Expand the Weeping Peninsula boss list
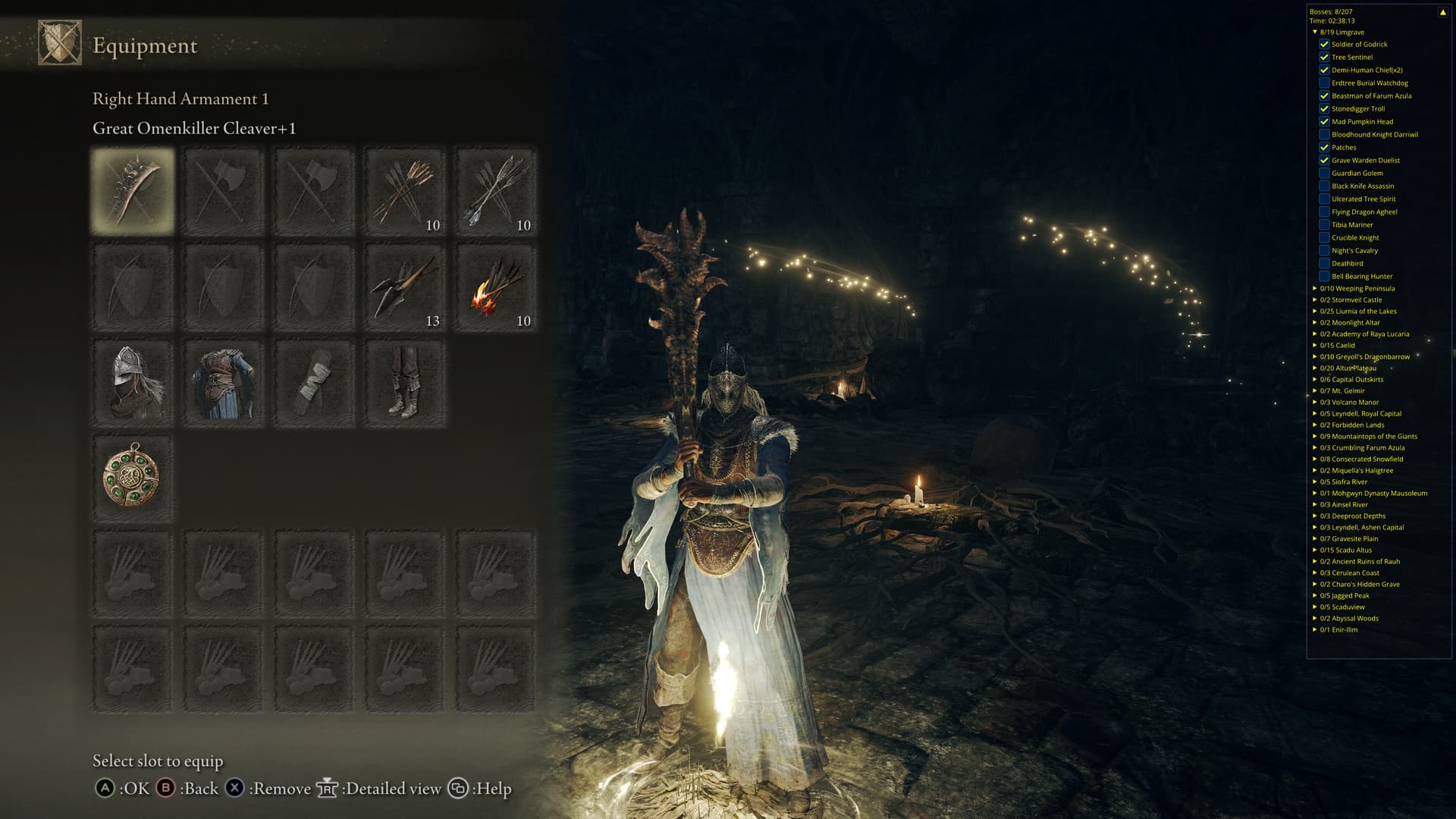This screenshot has width=1456, height=819. (1315, 288)
